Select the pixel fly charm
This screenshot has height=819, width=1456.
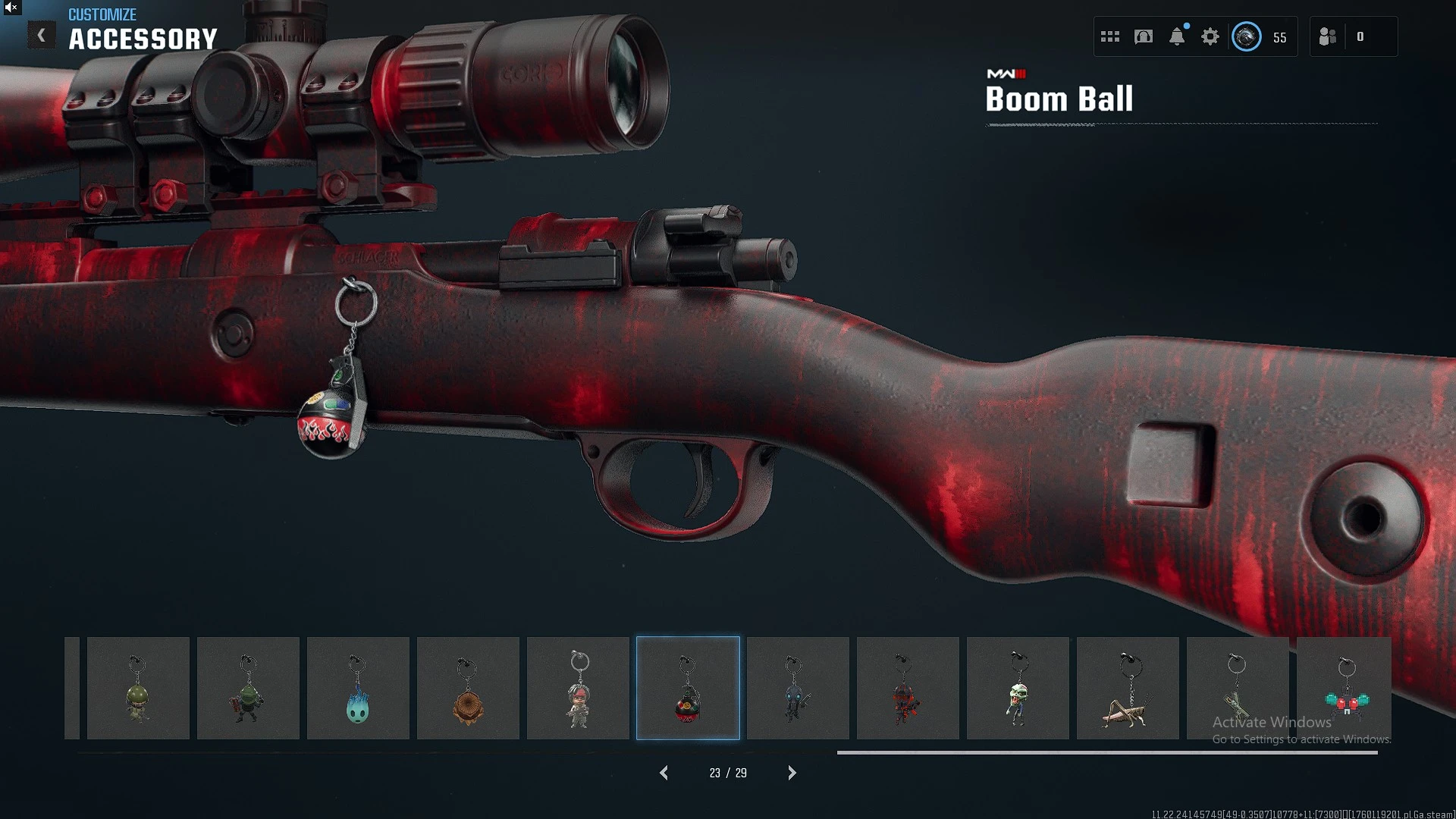click(1345, 688)
